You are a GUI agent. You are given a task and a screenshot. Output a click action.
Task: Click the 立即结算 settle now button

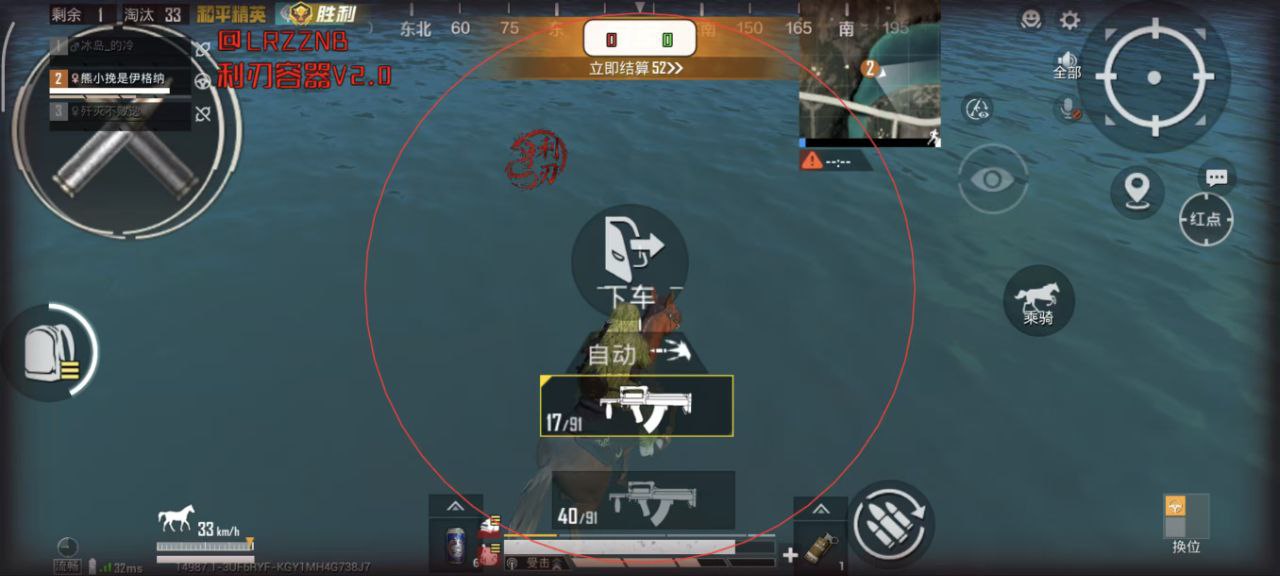(636, 68)
